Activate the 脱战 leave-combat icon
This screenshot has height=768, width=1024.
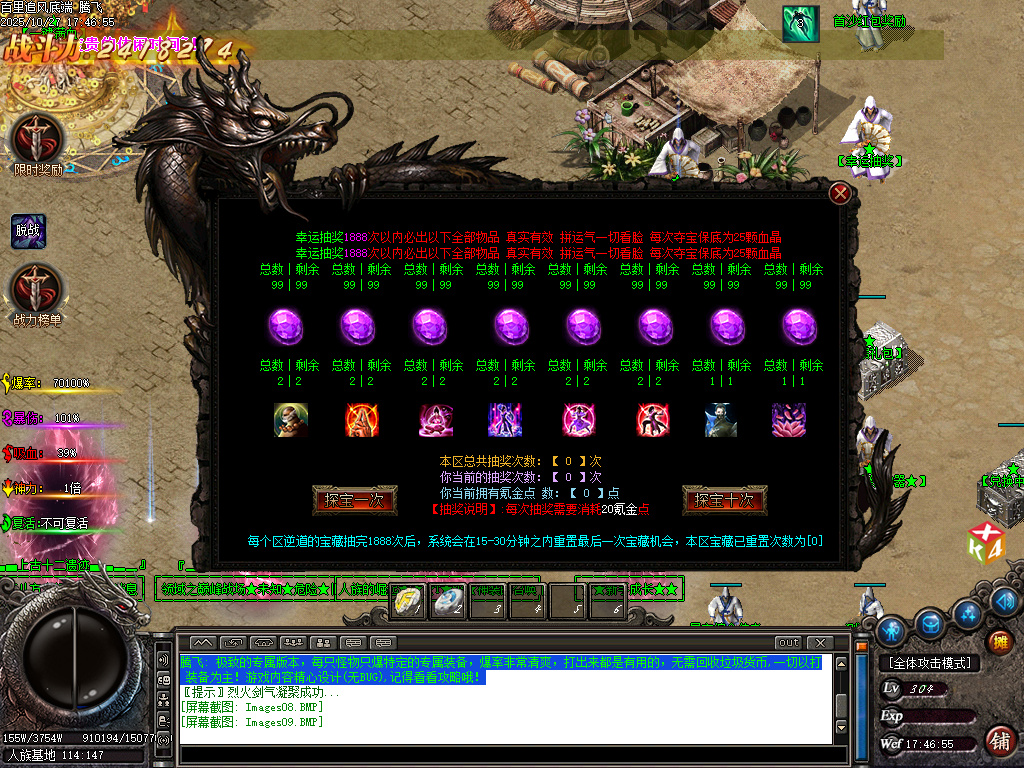(x=28, y=231)
